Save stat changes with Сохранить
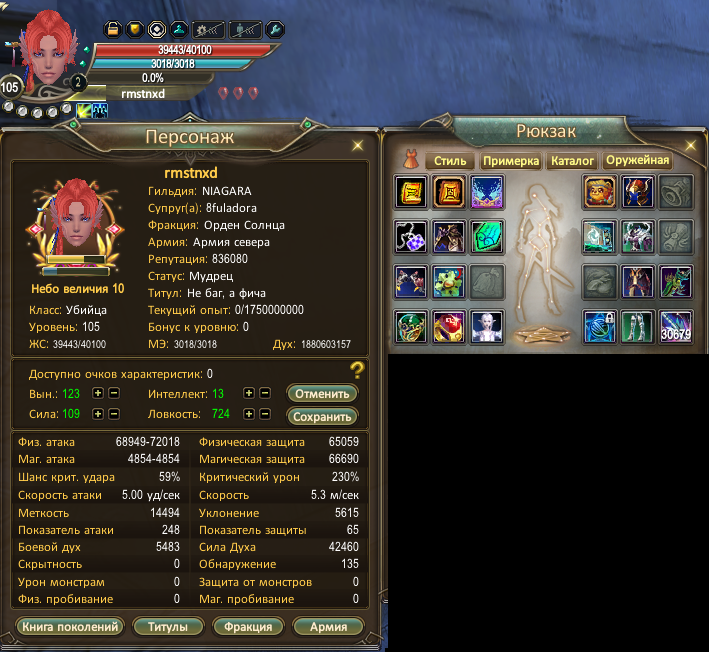 (322, 416)
